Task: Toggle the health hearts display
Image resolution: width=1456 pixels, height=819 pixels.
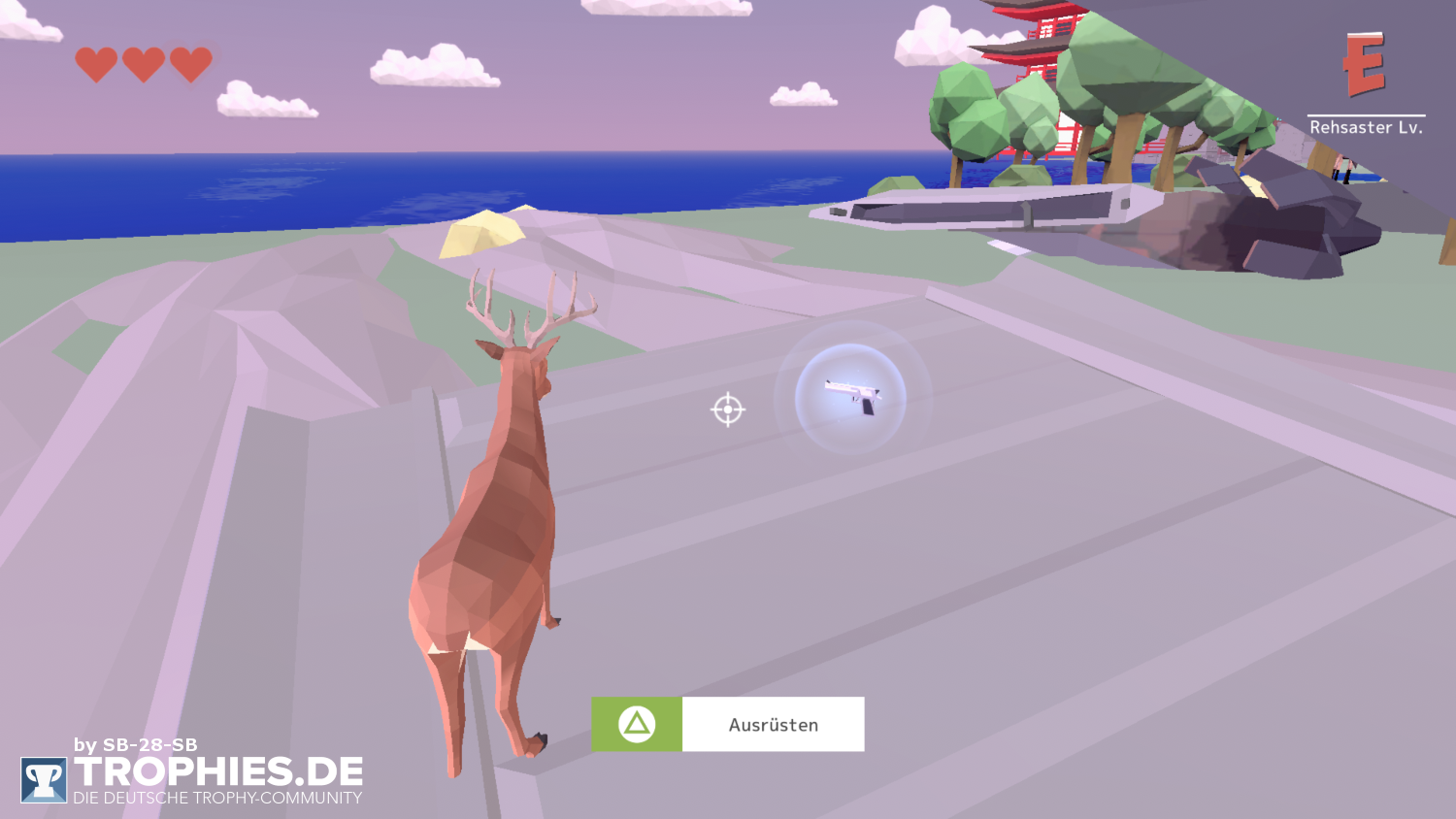Action: click(x=144, y=64)
